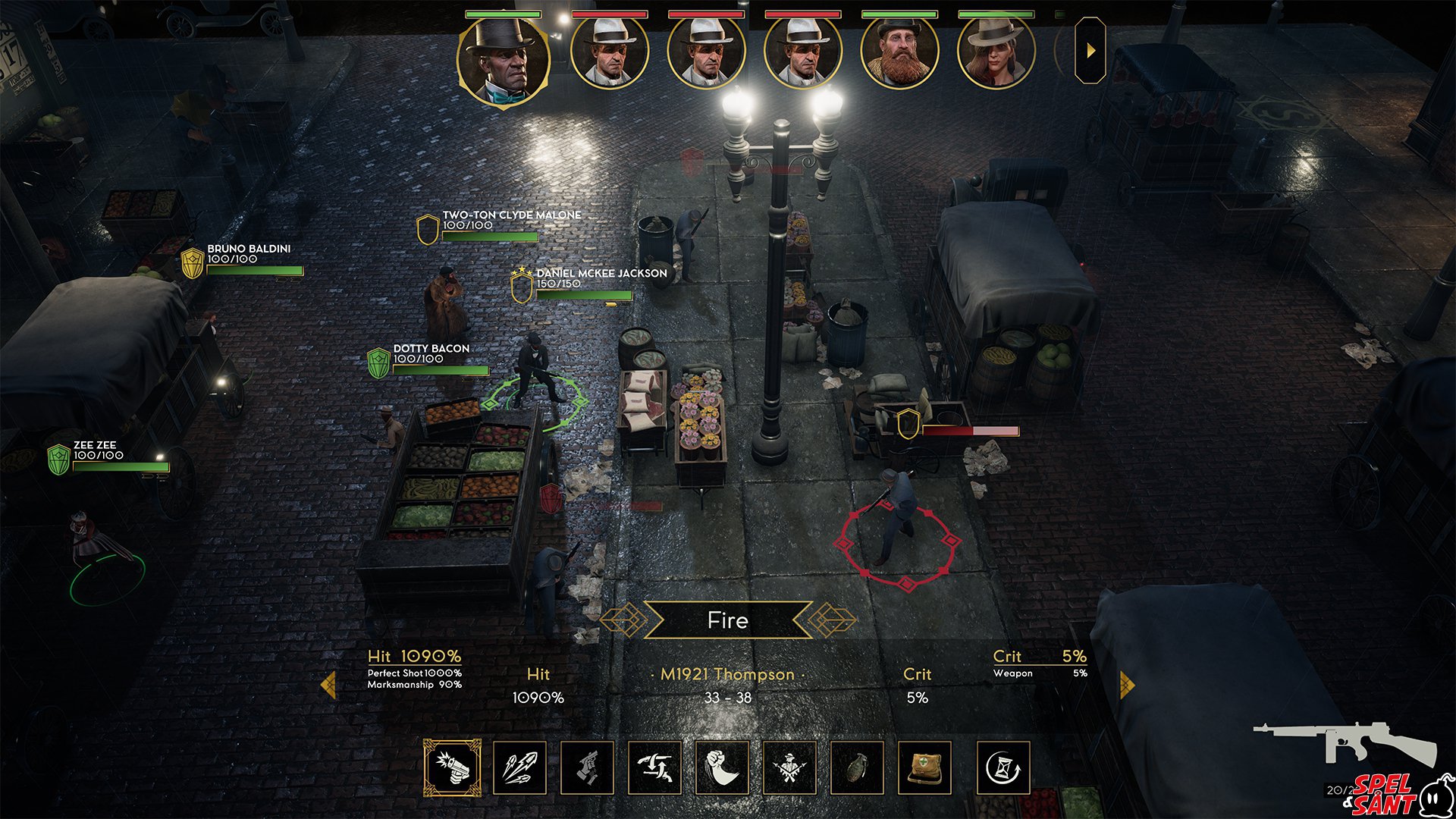The width and height of the screenshot is (1456, 819).
Task: Cycle to previous target with left arrow
Action: coord(328,686)
